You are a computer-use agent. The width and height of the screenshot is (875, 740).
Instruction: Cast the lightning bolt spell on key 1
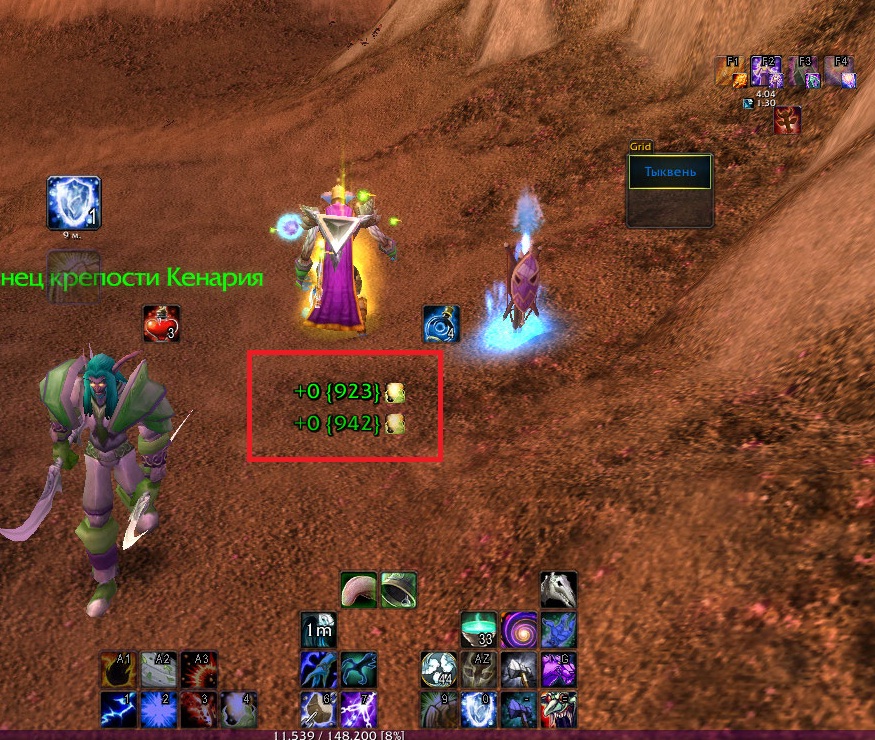119,709
